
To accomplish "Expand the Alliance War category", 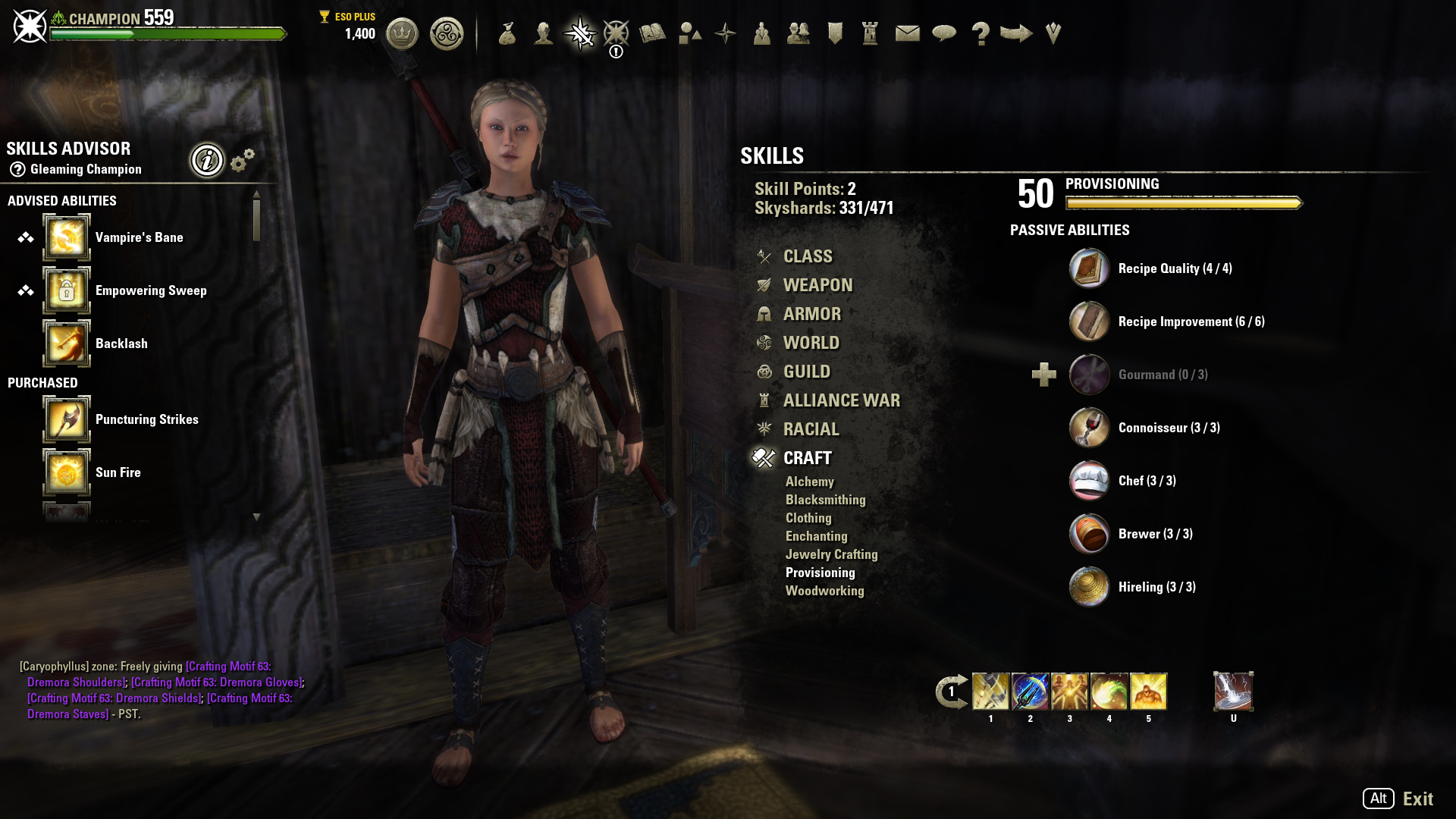I will coord(841,400).
